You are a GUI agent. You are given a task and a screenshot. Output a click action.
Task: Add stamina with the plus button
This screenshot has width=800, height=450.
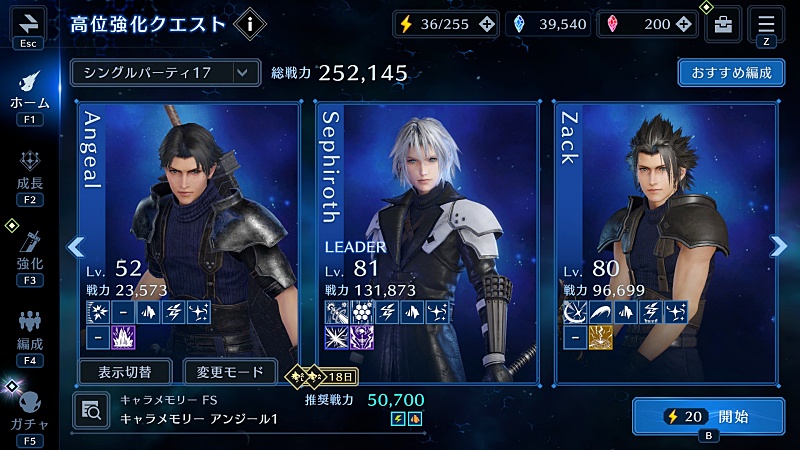[x=486, y=25]
